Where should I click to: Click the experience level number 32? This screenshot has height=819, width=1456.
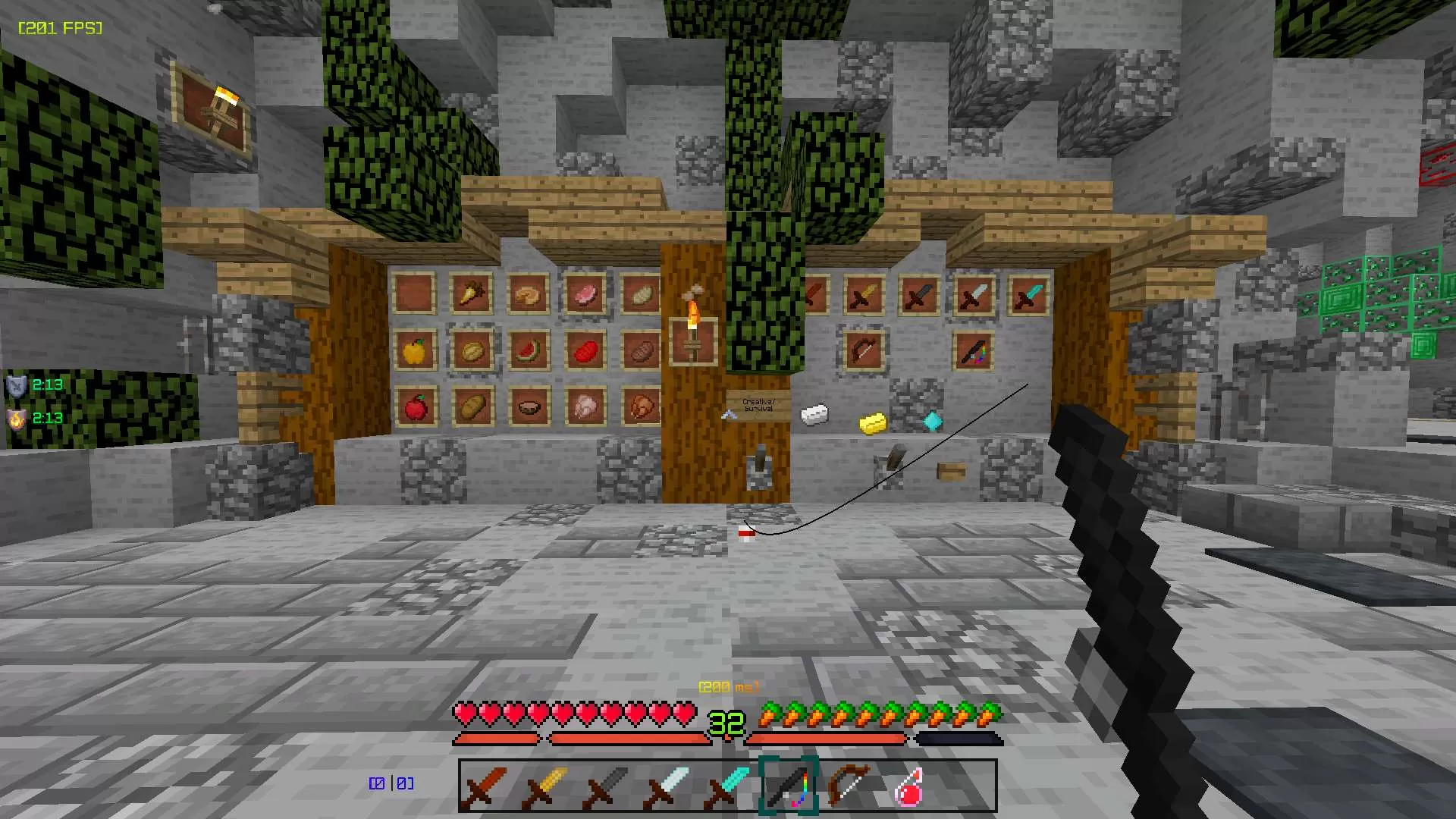pyautogui.click(x=726, y=722)
